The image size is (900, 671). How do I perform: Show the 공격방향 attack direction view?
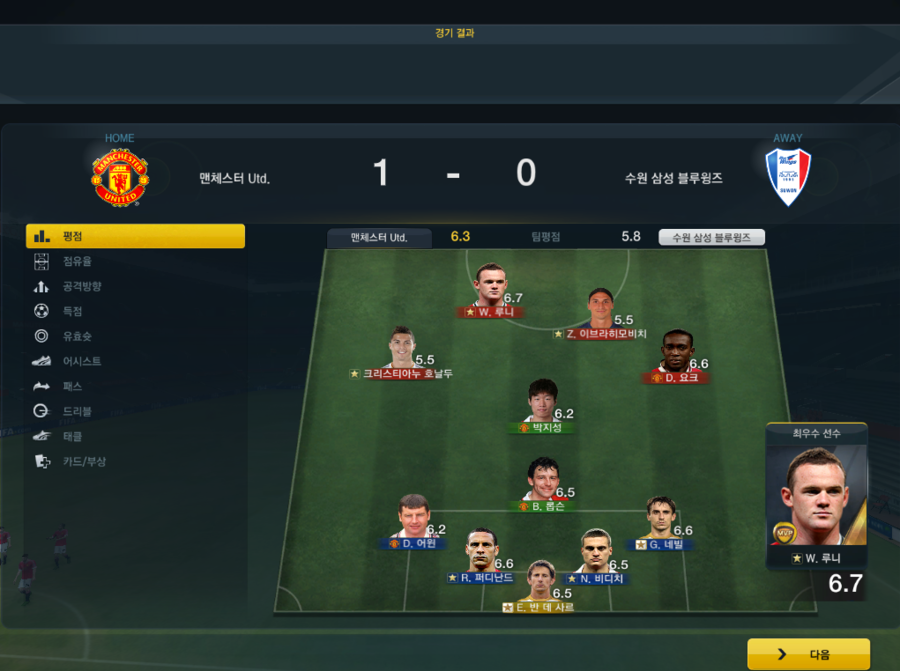click(x=81, y=286)
